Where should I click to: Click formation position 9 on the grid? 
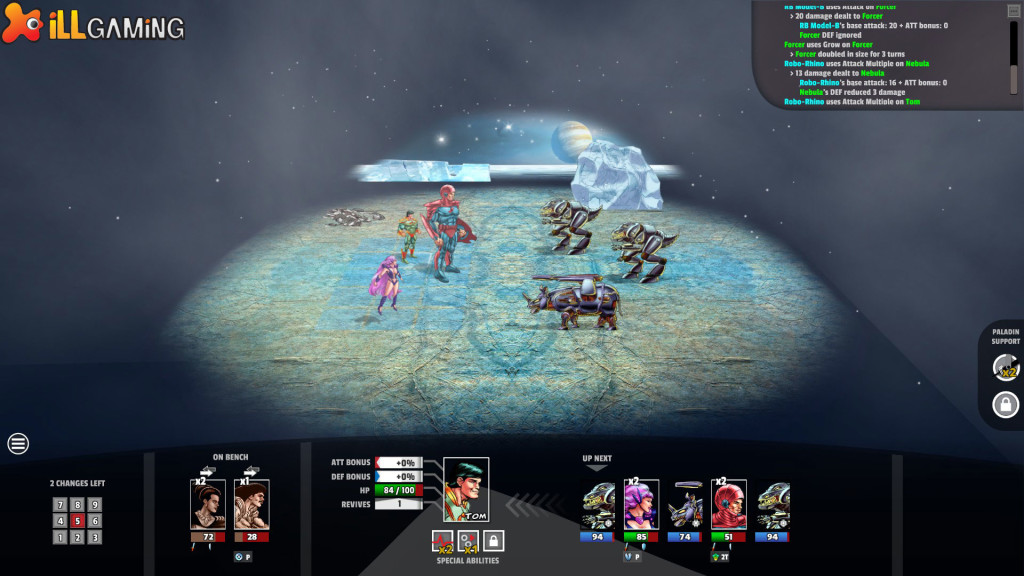click(94, 505)
